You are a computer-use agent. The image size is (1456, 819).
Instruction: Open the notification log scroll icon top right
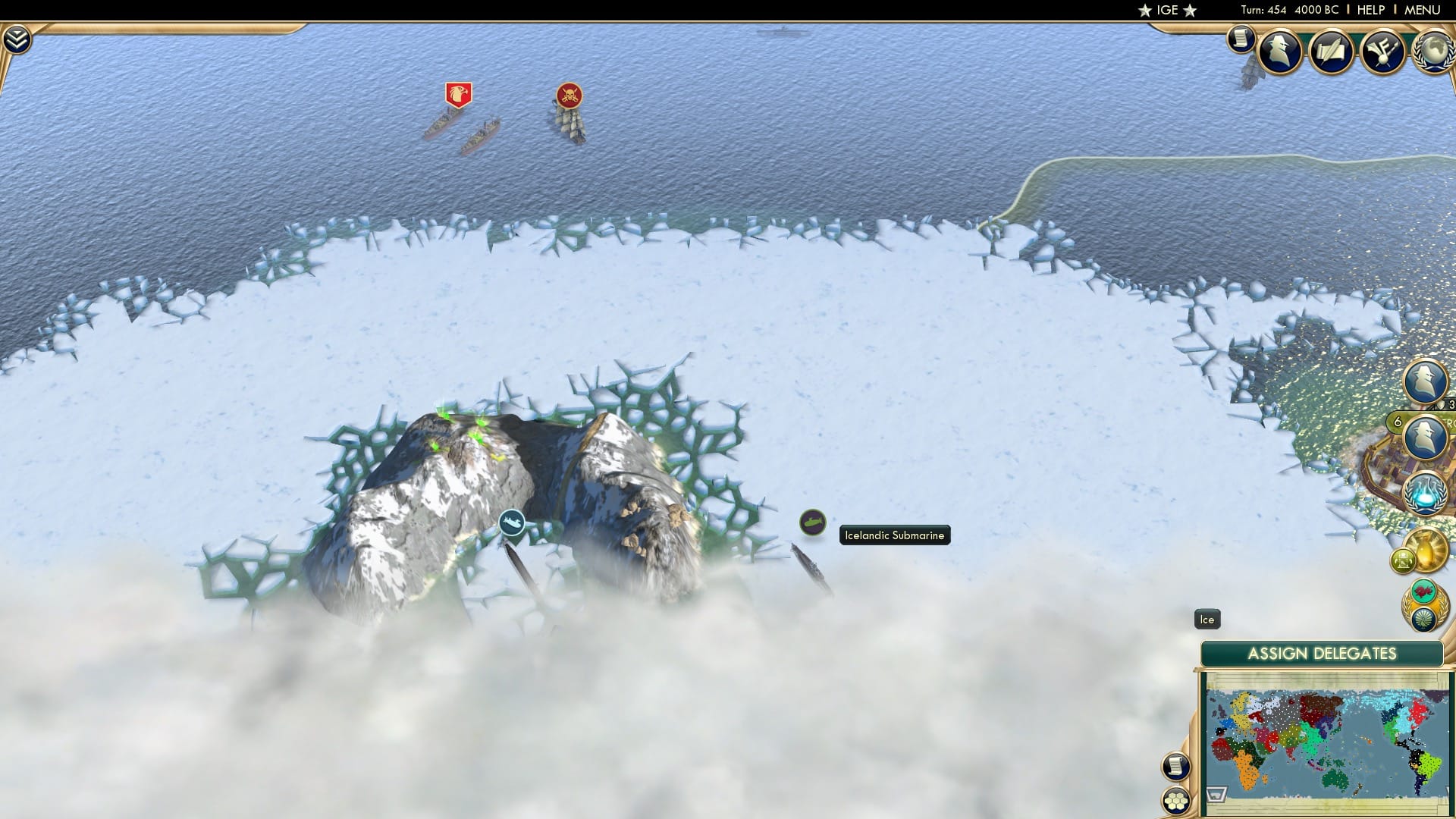(1242, 39)
